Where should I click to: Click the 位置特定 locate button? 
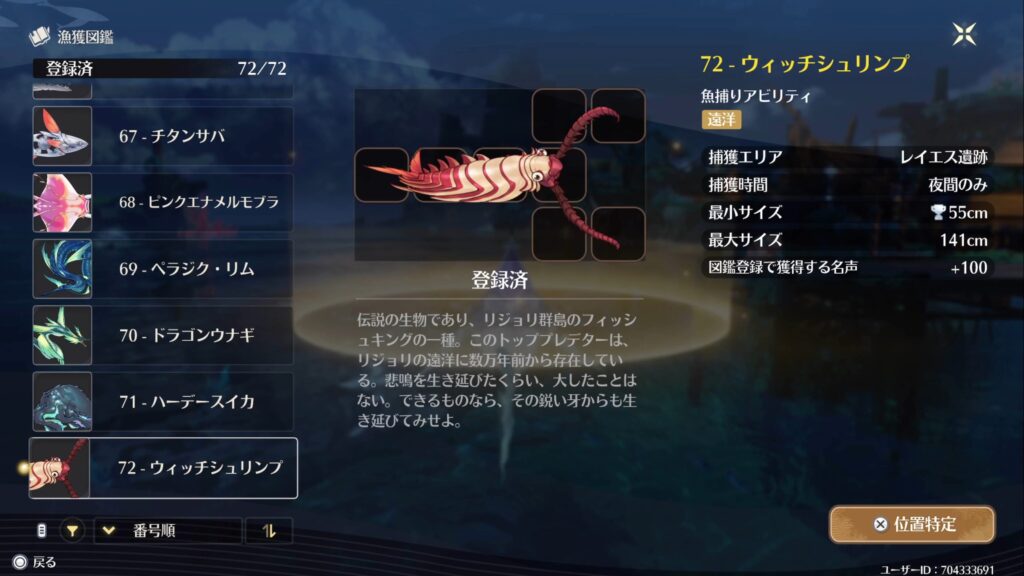912,524
